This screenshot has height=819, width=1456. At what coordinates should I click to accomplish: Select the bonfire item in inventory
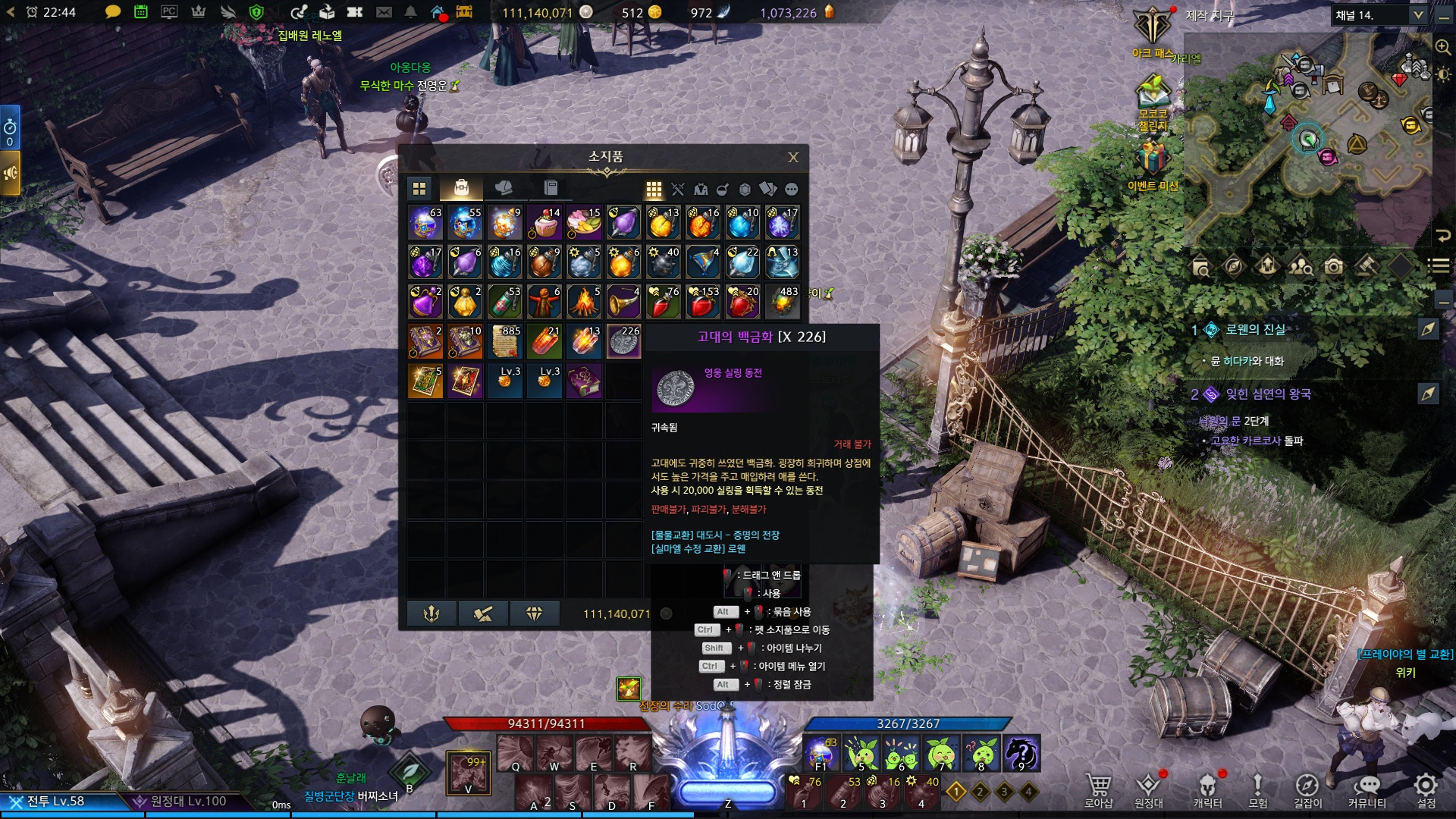[584, 303]
